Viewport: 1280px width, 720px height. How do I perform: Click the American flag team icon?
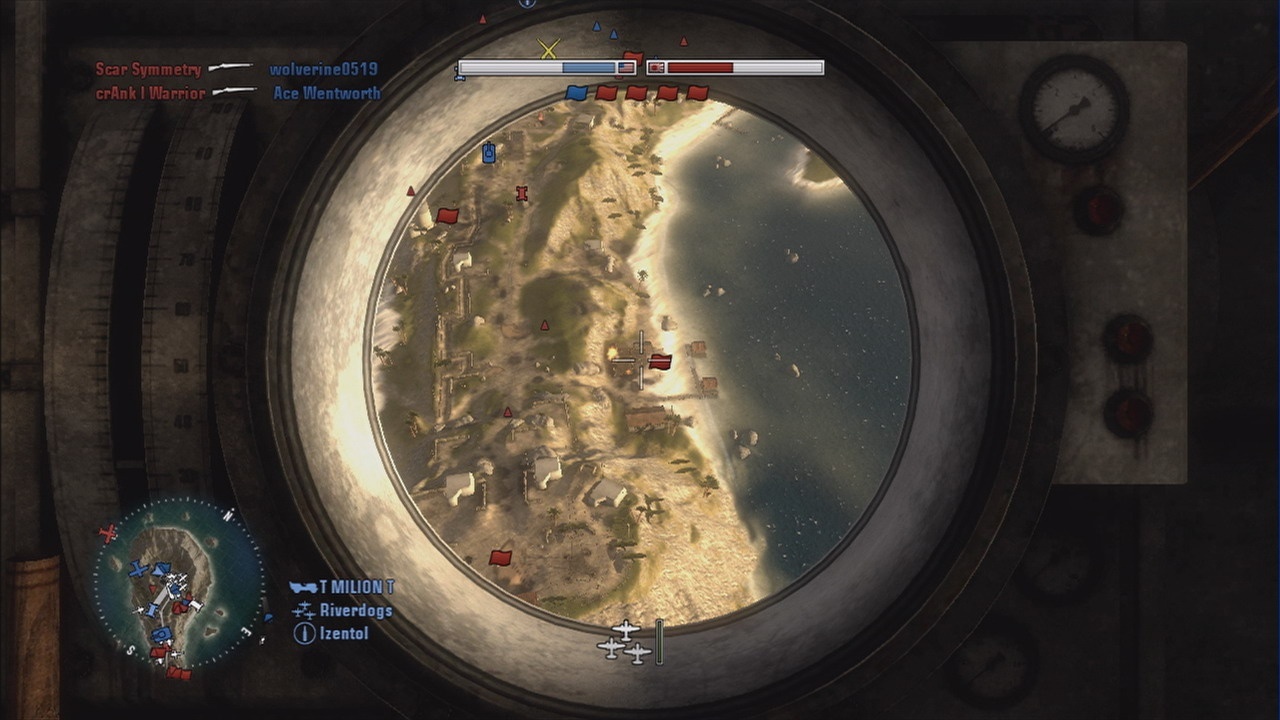626,68
